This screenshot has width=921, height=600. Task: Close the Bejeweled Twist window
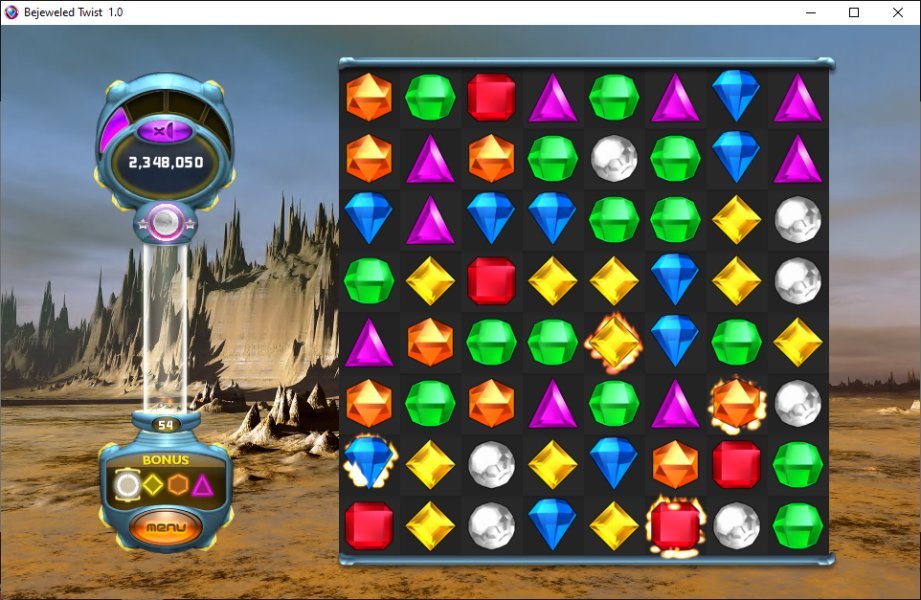[897, 13]
